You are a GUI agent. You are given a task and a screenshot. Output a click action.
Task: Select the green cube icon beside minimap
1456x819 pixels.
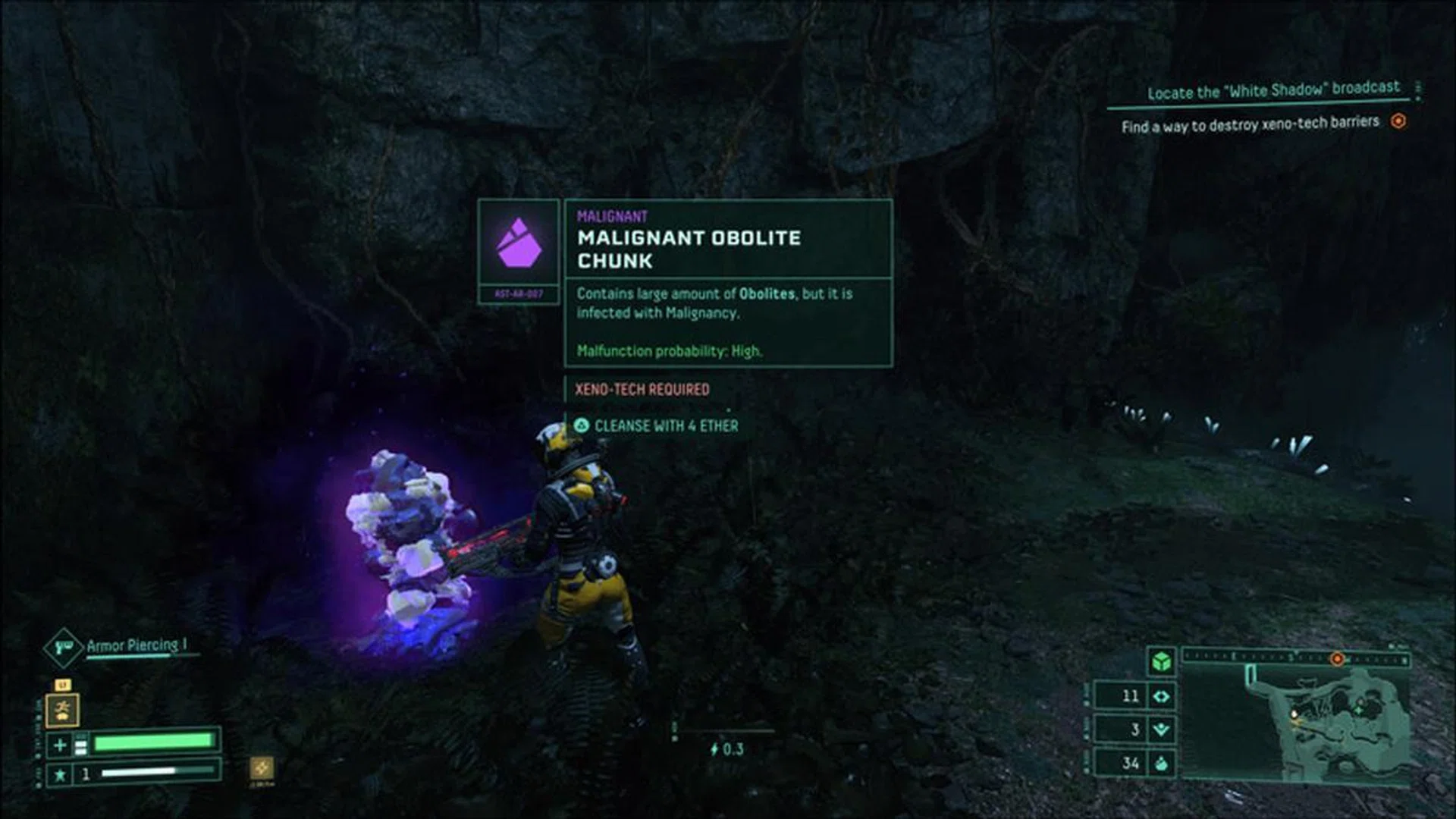pyautogui.click(x=1161, y=661)
